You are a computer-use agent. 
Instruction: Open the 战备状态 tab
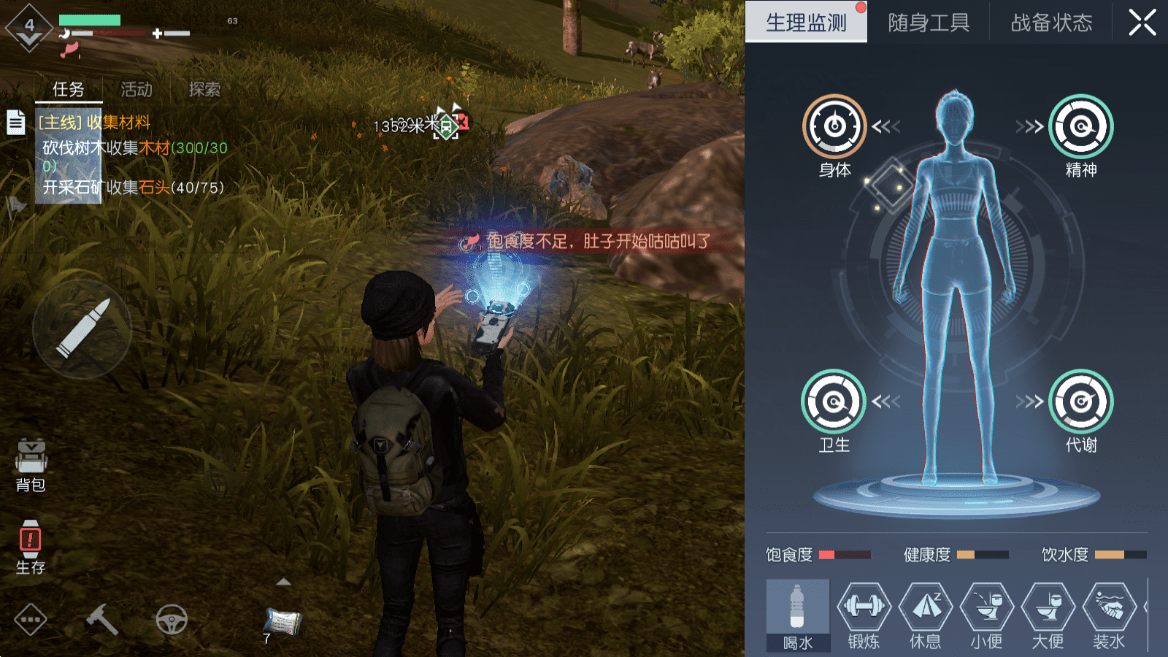click(1051, 23)
